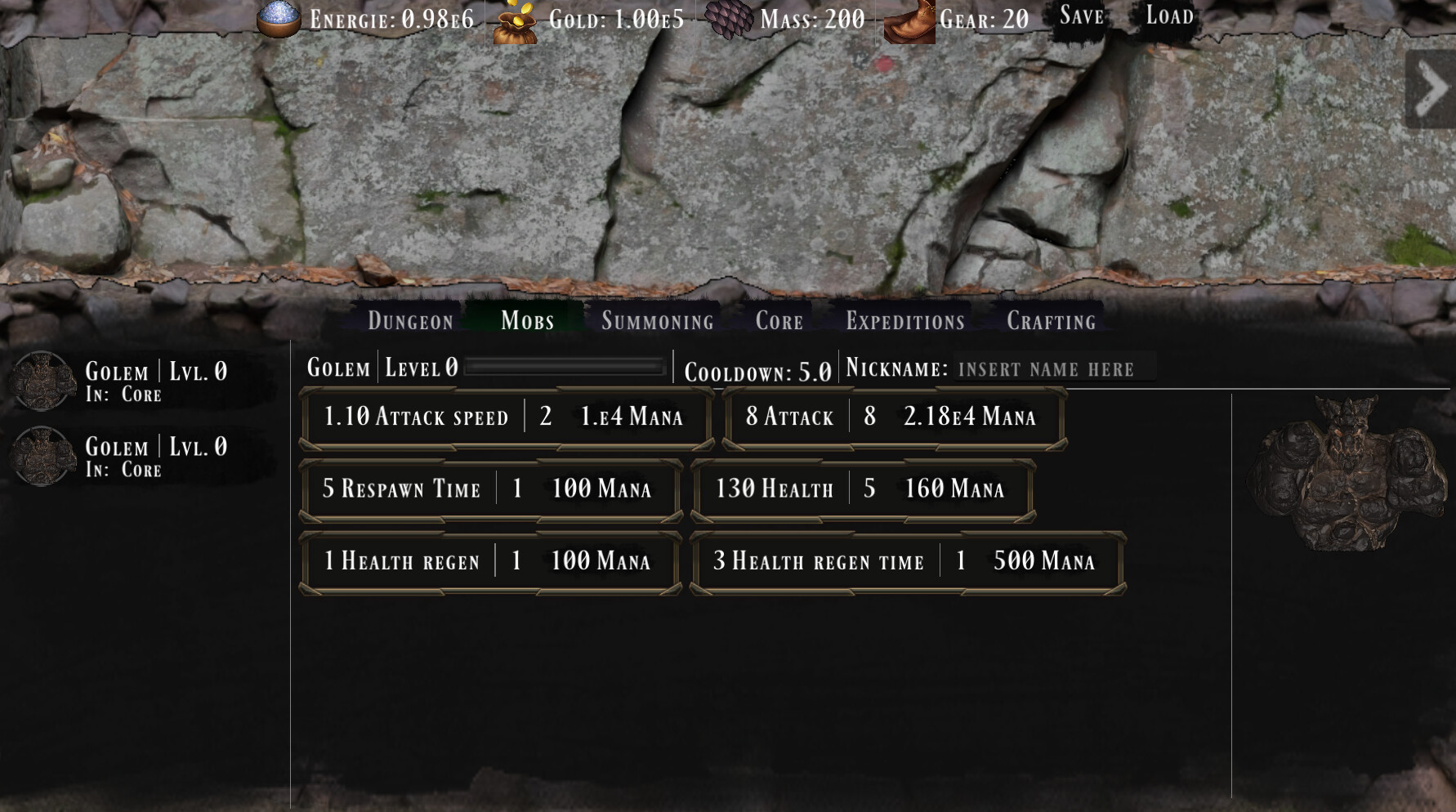Click the Golem level progress bar

564,368
